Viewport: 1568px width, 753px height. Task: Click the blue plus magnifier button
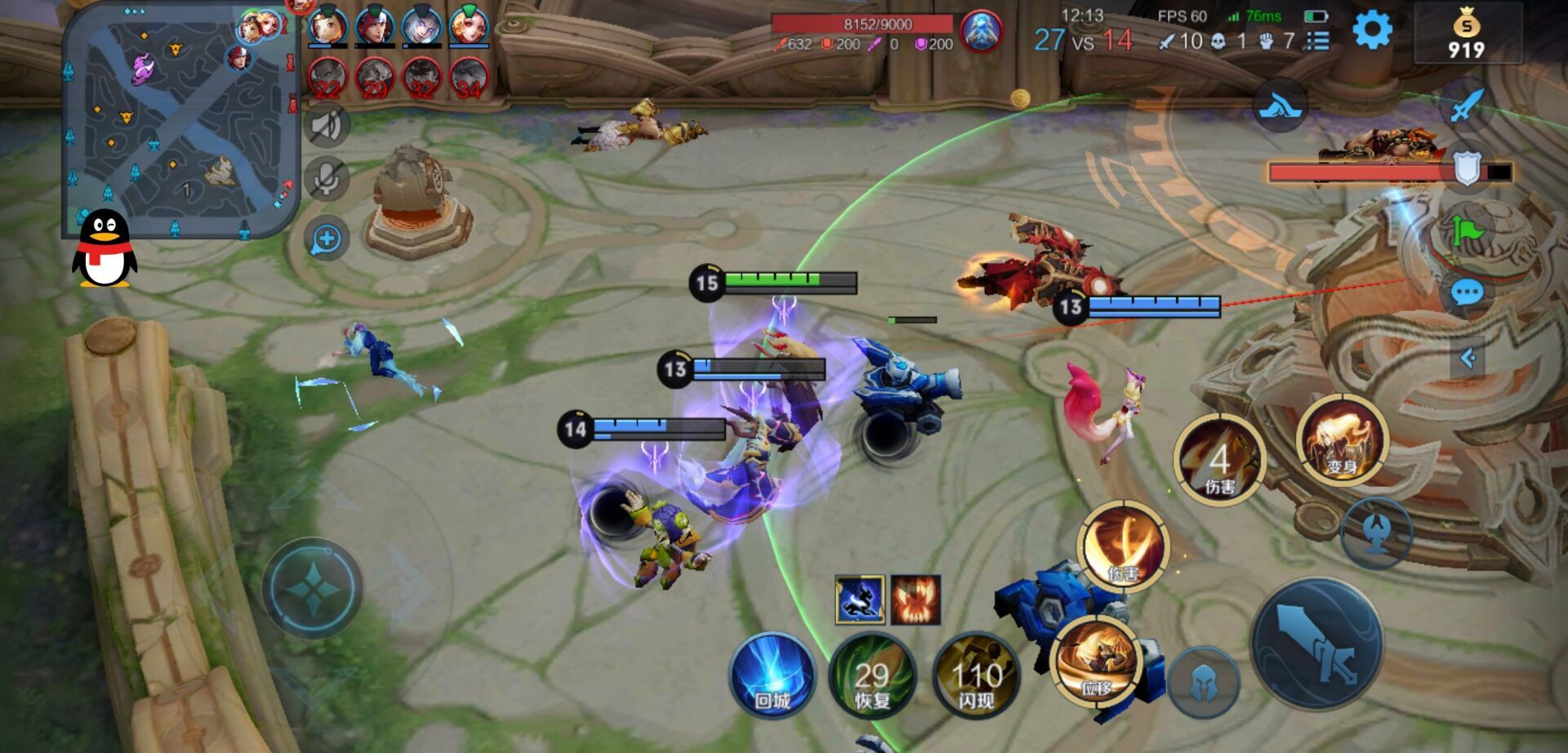[x=327, y=239]
